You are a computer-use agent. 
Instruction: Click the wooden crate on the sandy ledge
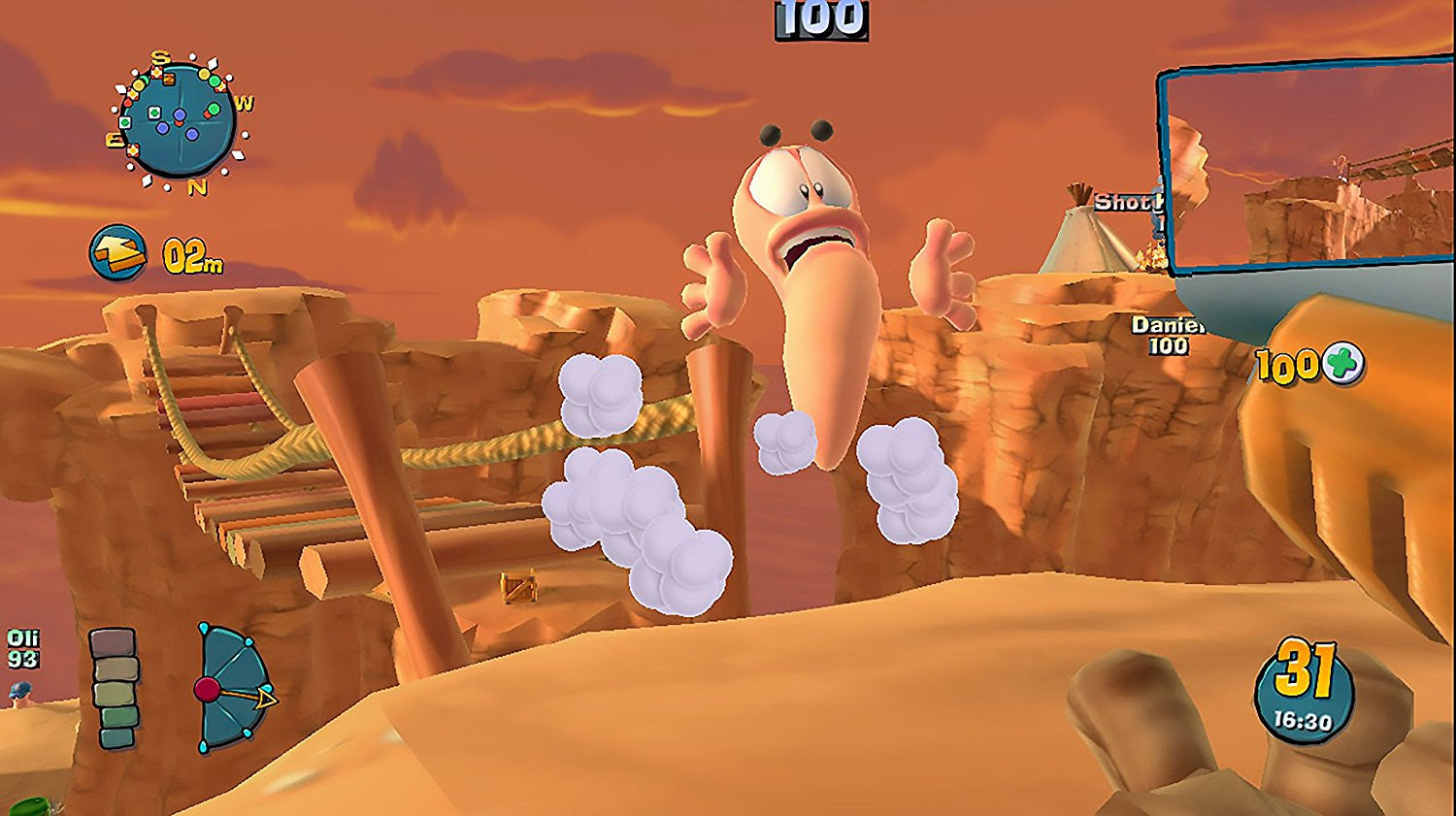point(516,586)
